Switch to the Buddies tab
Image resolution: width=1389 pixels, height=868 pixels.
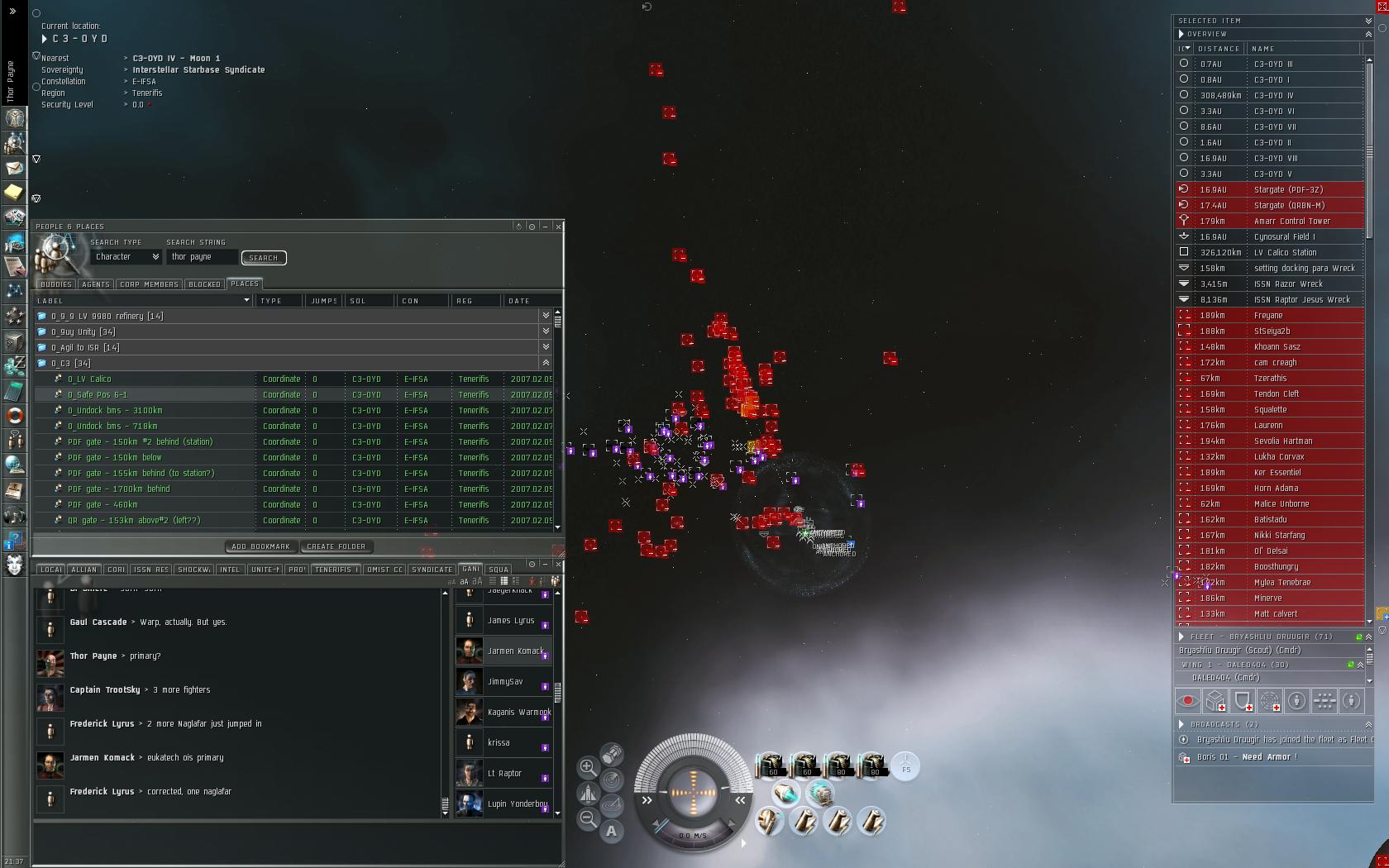(x=56, y=284)
